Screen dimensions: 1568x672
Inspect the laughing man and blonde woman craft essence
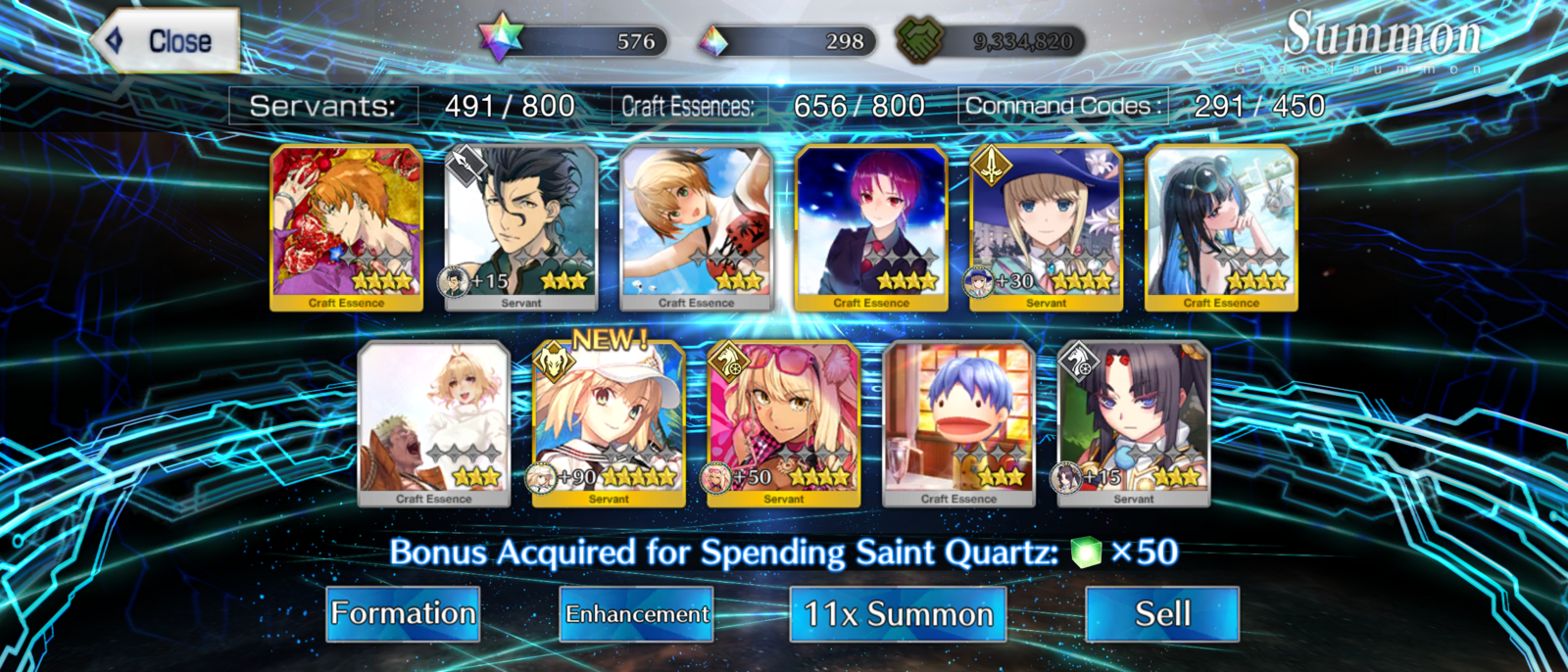434,423
